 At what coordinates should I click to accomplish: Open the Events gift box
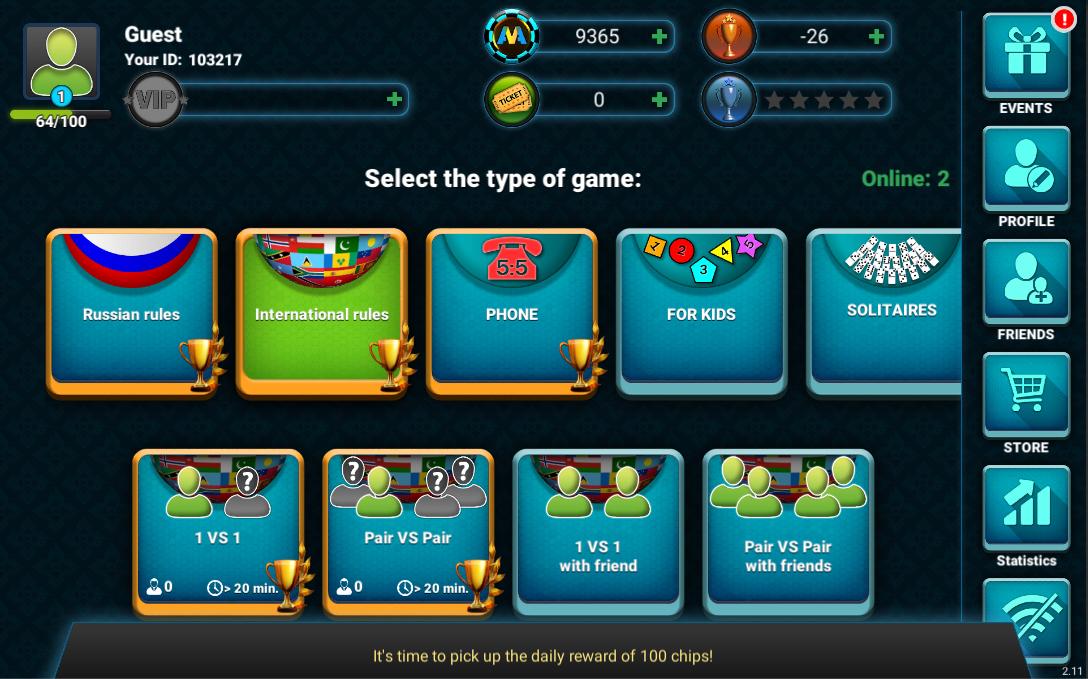point(1025,56)
